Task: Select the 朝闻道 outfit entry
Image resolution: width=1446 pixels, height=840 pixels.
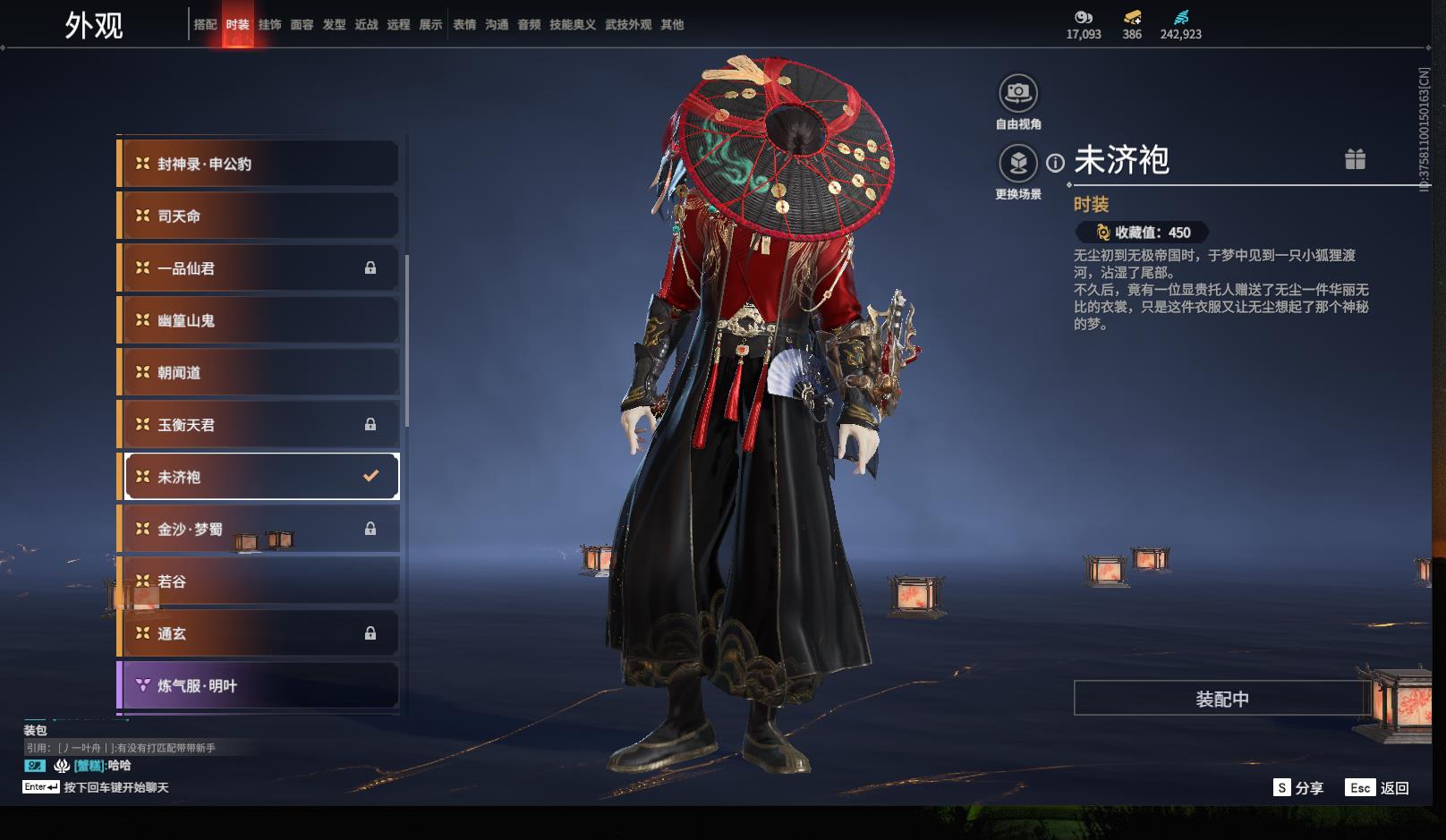Action: pos(259,372)
